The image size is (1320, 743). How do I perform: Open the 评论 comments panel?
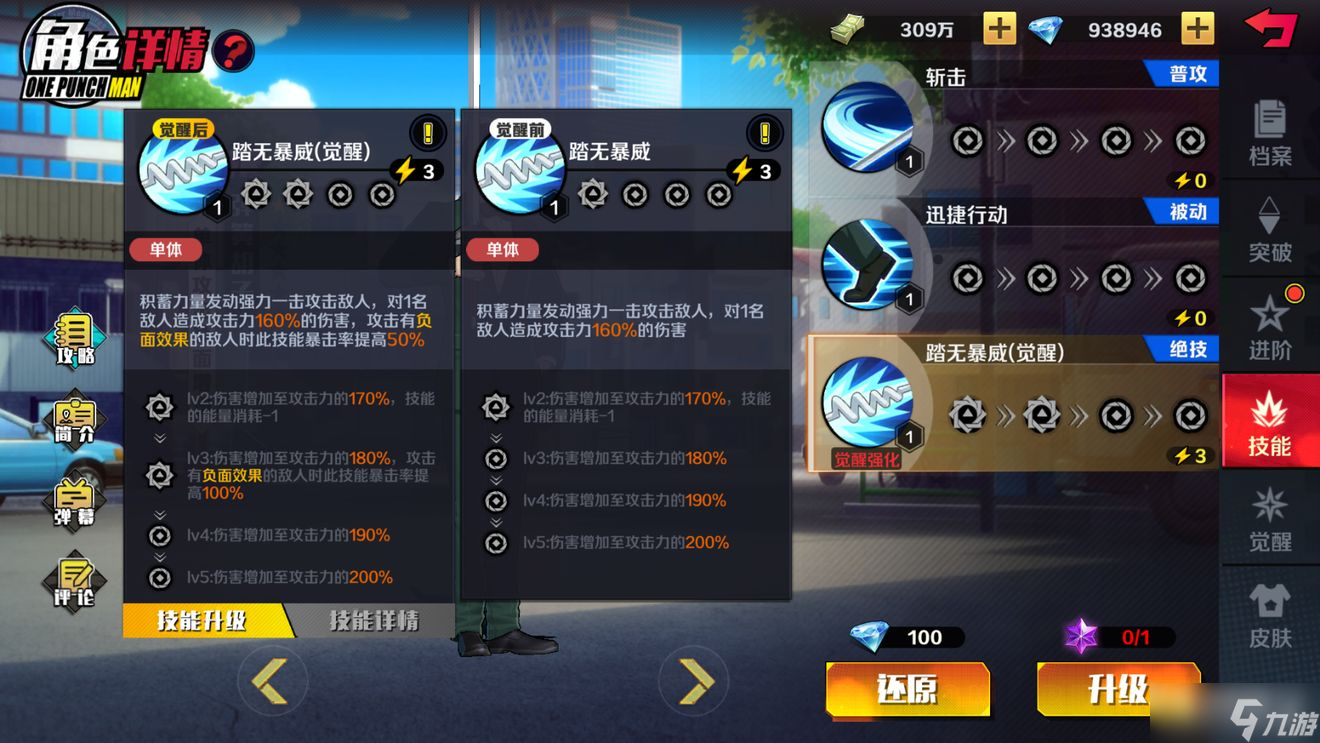pos(70,582)
